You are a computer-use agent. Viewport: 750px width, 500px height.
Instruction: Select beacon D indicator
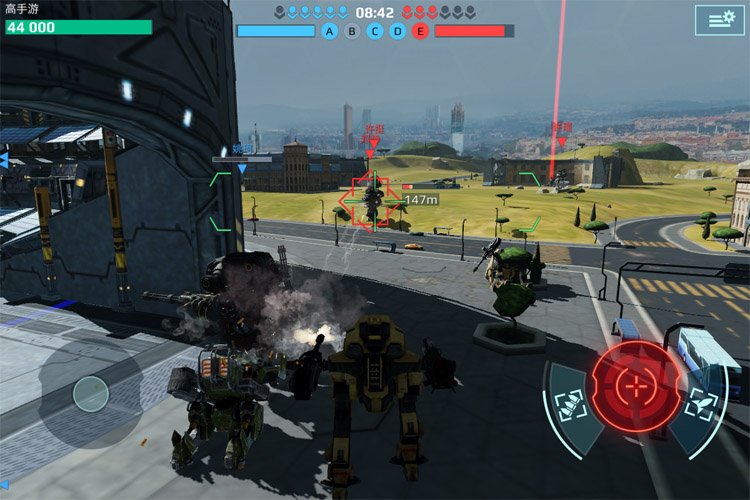pos(397,31)
